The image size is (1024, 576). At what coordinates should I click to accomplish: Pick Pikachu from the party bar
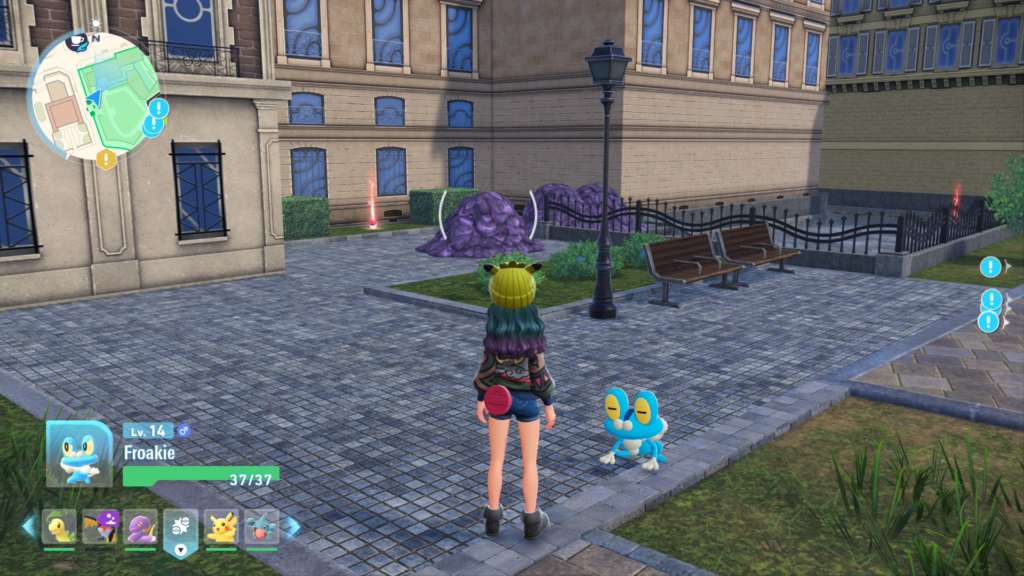(221, 525)
